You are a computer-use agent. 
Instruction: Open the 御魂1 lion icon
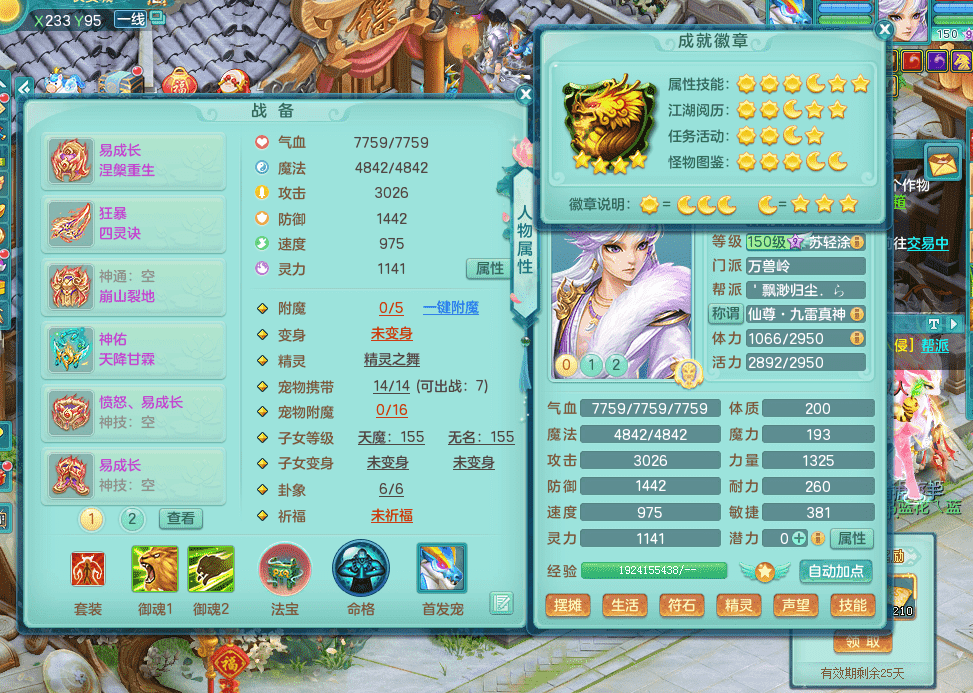(x=155, y=569)
